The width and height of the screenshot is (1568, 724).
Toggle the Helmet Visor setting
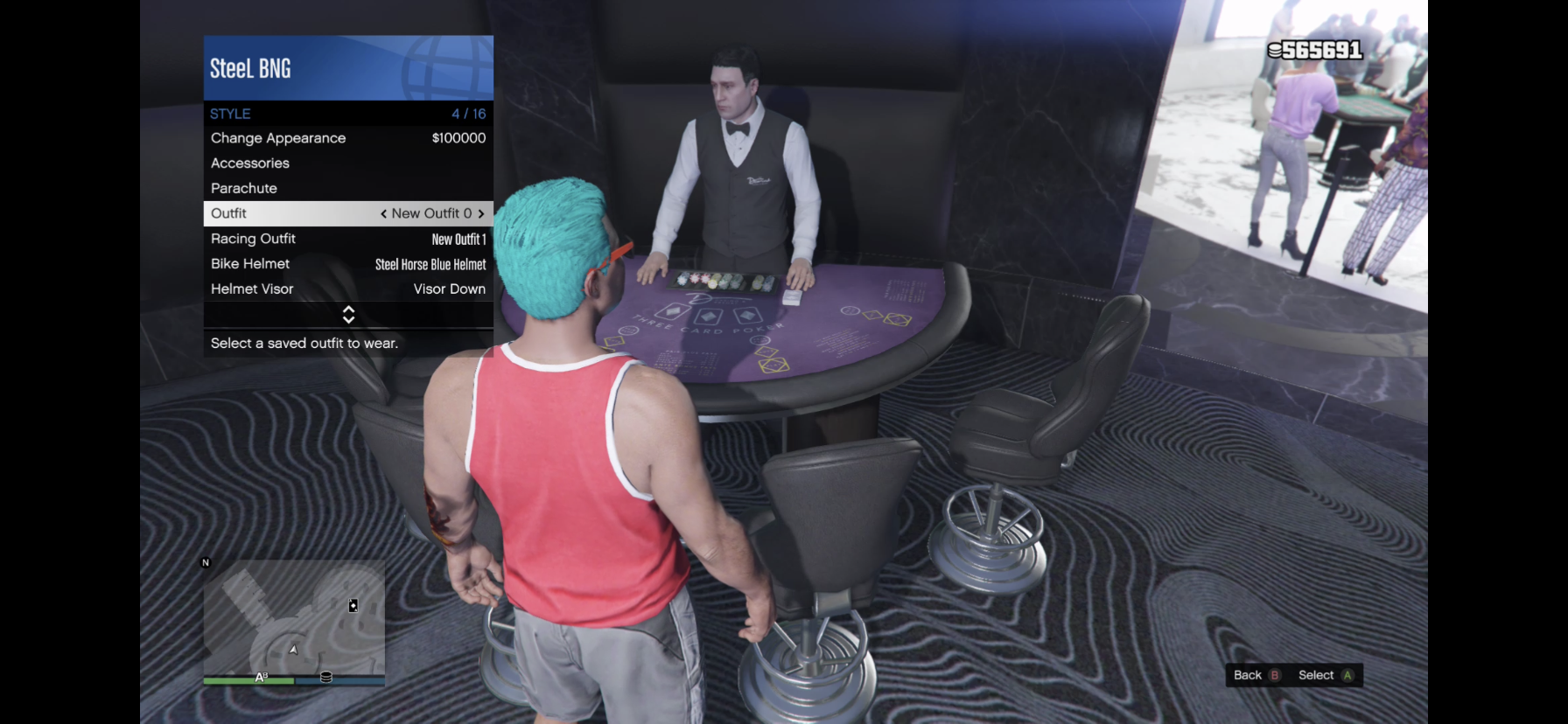(x=347, y=289)
